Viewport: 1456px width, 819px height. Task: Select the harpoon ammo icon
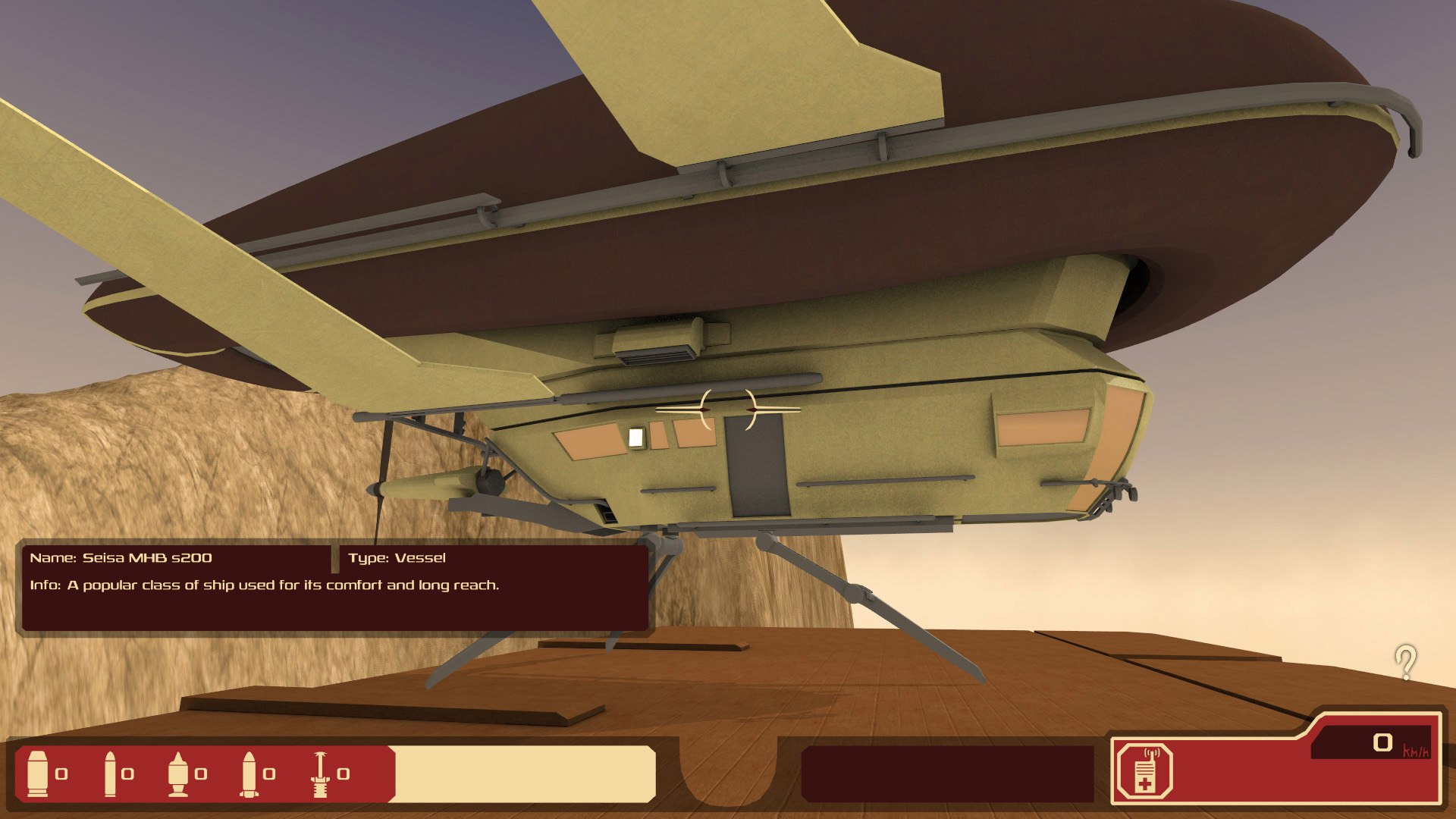[321, 773]
